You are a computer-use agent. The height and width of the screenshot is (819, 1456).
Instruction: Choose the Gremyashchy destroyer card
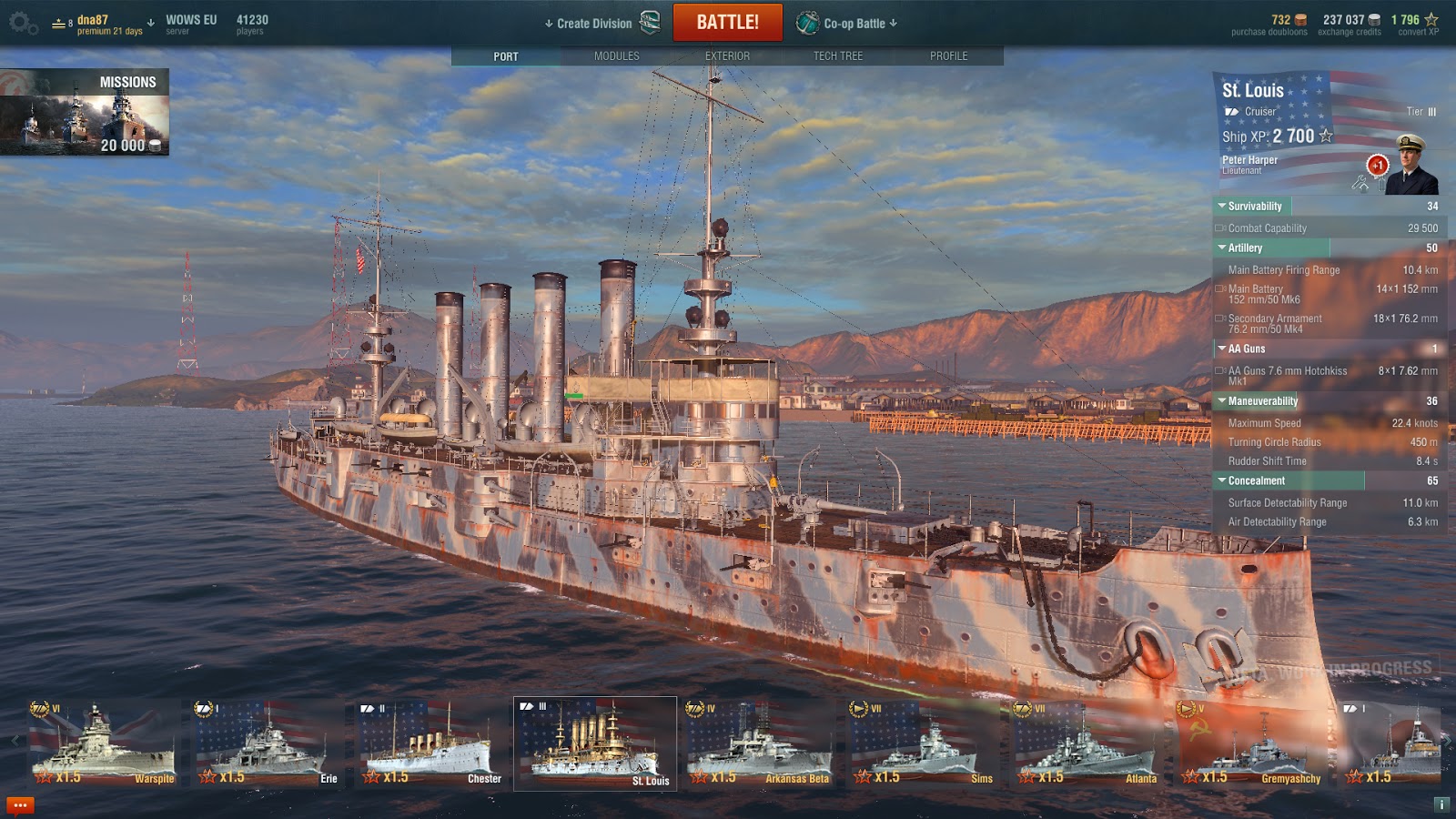coord(1249,743)
